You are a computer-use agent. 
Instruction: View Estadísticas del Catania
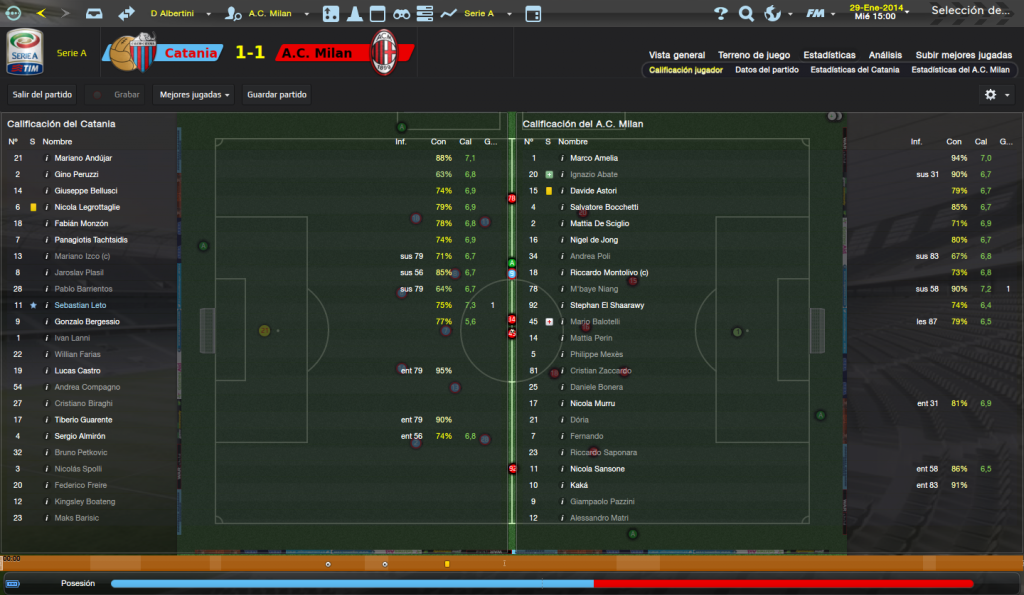point(855,70)
